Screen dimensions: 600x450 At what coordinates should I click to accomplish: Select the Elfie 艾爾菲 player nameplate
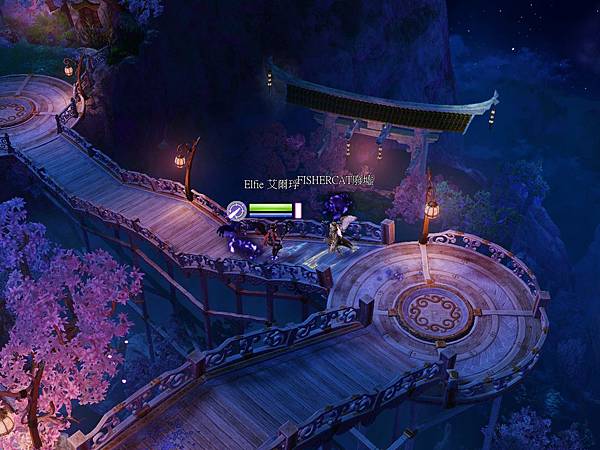[269, 185]
